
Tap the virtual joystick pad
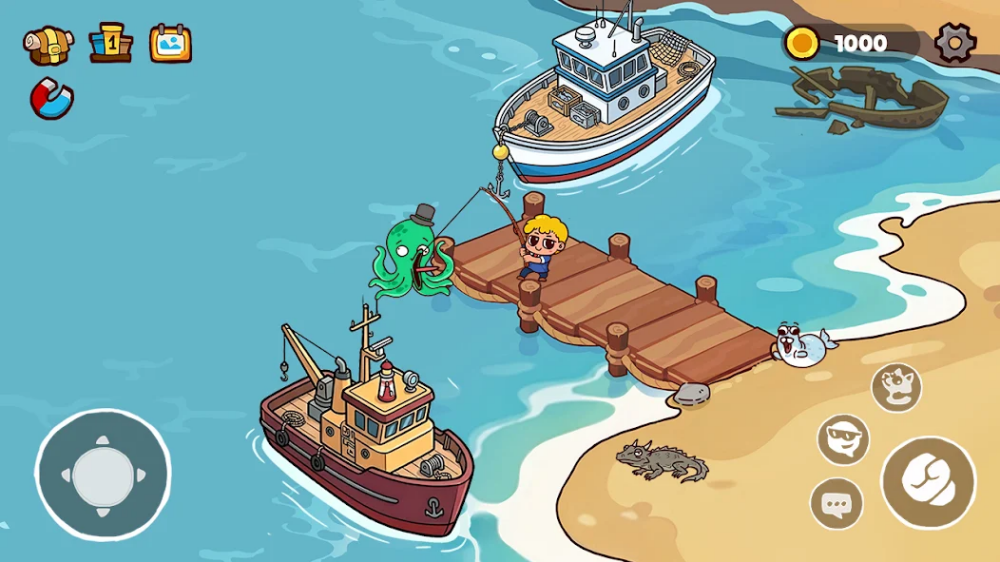tap(103, 475)
